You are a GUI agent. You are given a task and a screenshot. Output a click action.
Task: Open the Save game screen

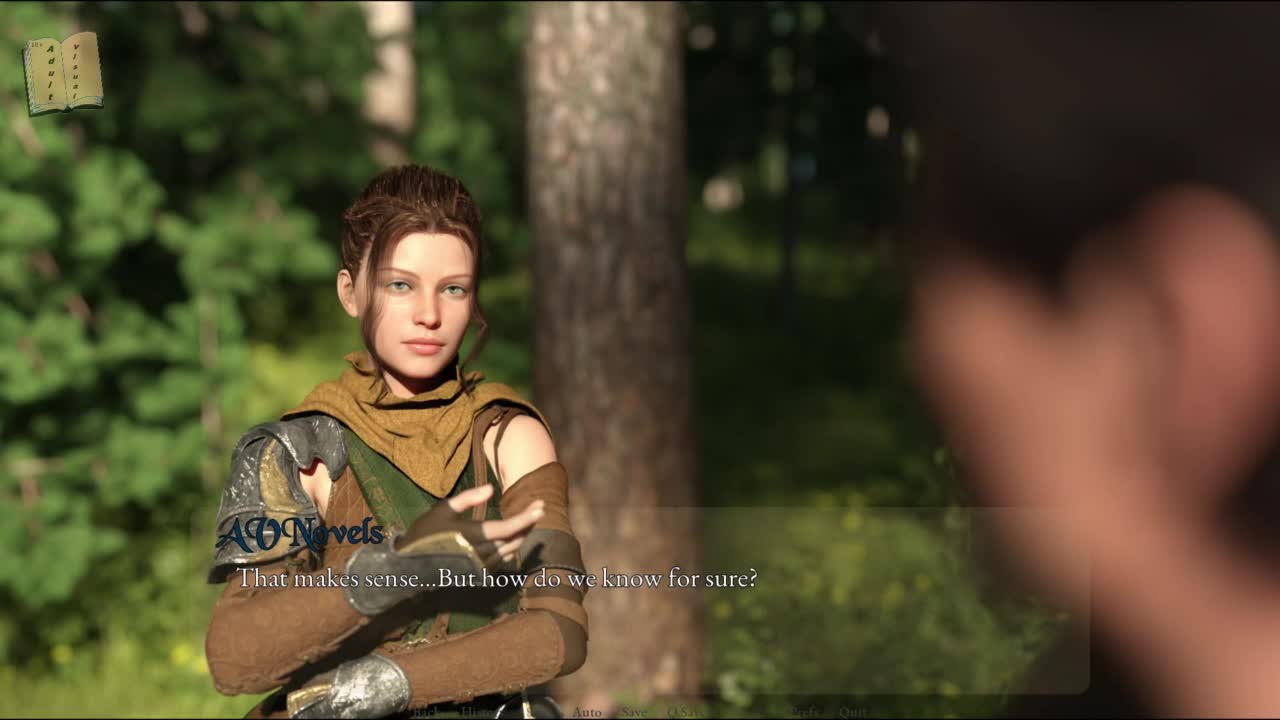tap(633, 712)
